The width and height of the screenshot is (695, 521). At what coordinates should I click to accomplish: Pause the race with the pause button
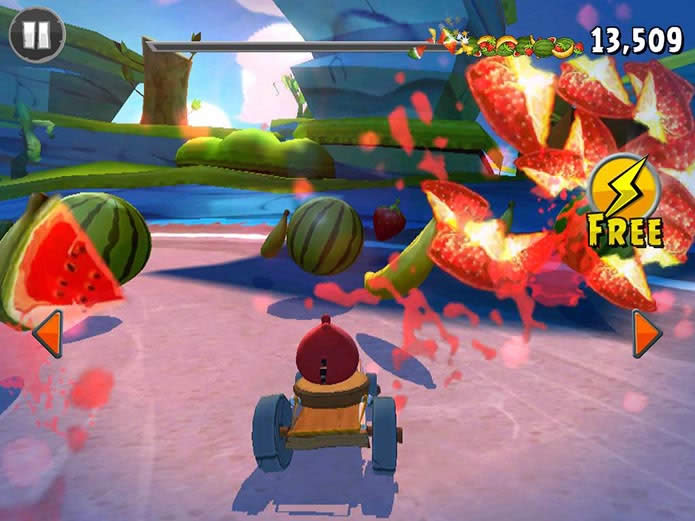click(x=36, y=35)
